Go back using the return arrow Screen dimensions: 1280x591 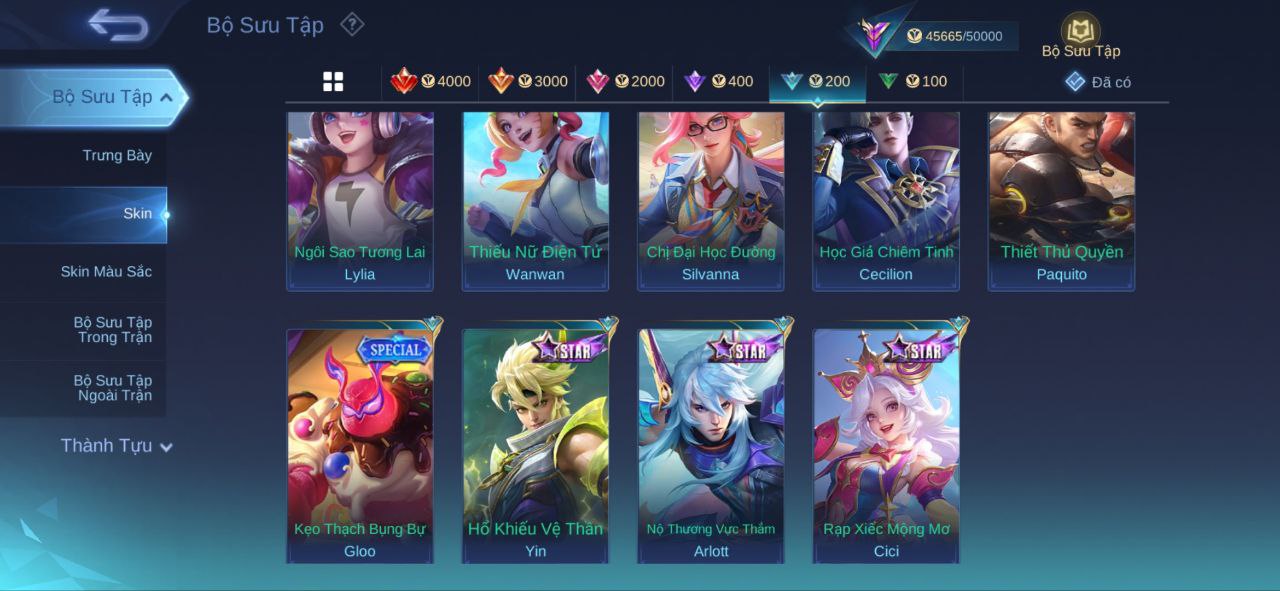tap(118, 25)
